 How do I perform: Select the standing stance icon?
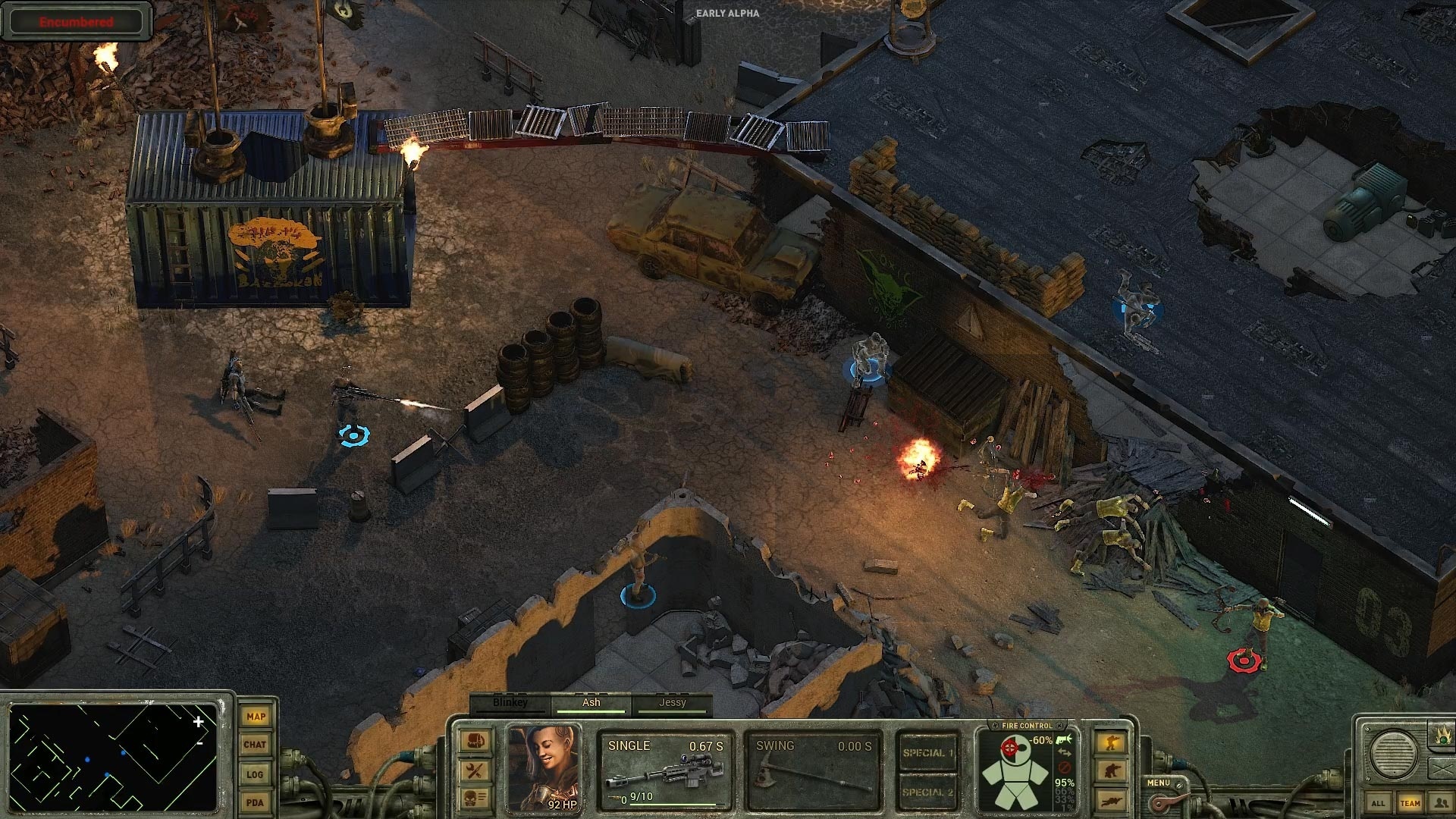(x=1110, y=742)
